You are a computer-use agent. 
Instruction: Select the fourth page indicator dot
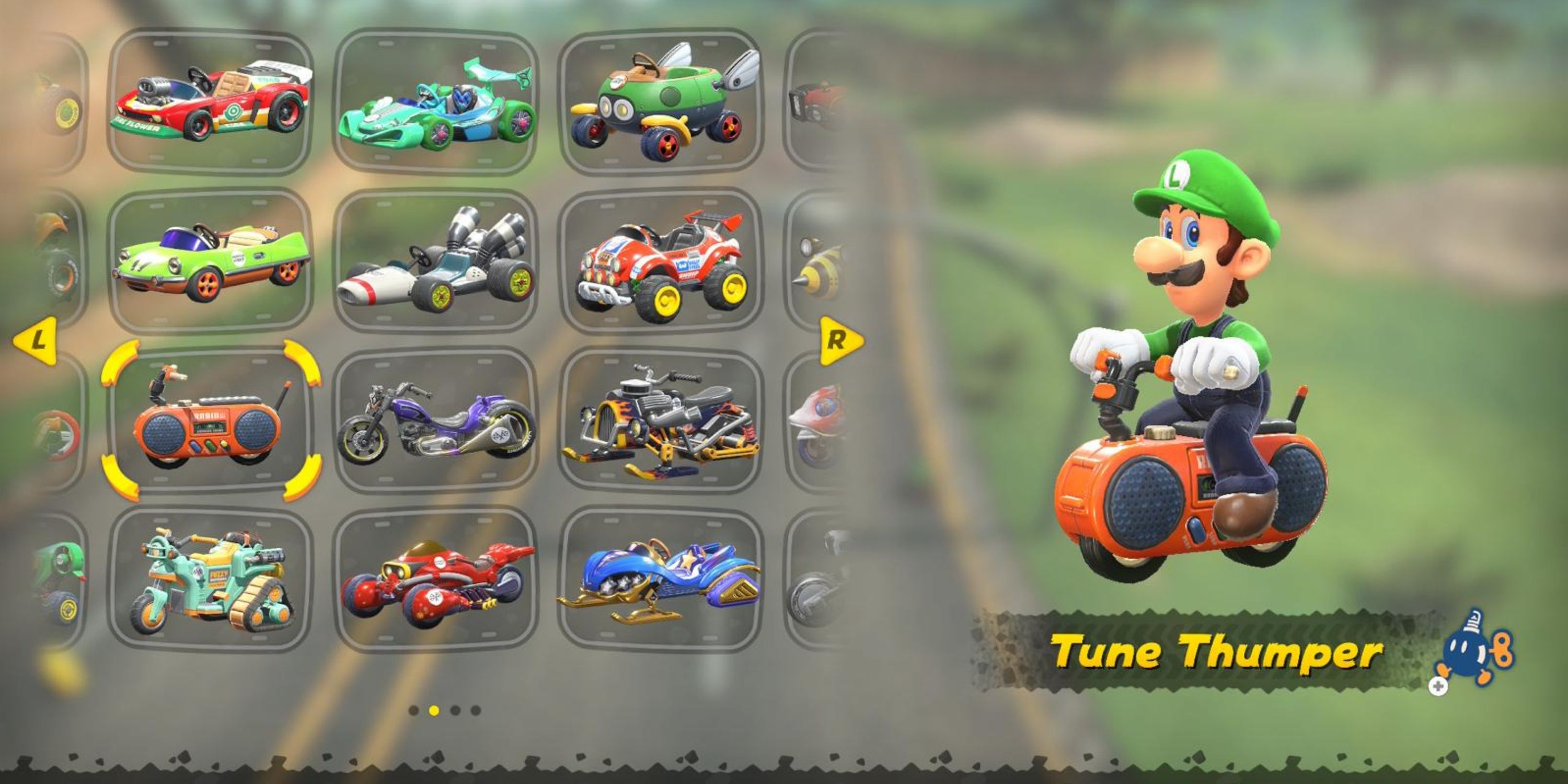[476, 710]
